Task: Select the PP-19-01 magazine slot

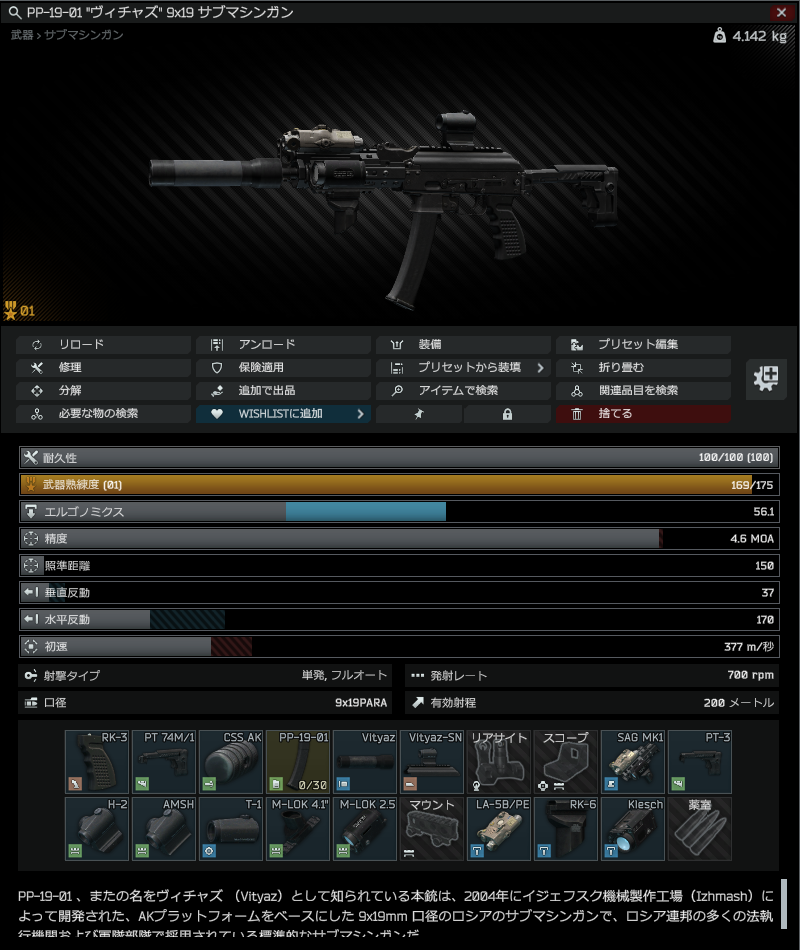Action: click(298, 762)
